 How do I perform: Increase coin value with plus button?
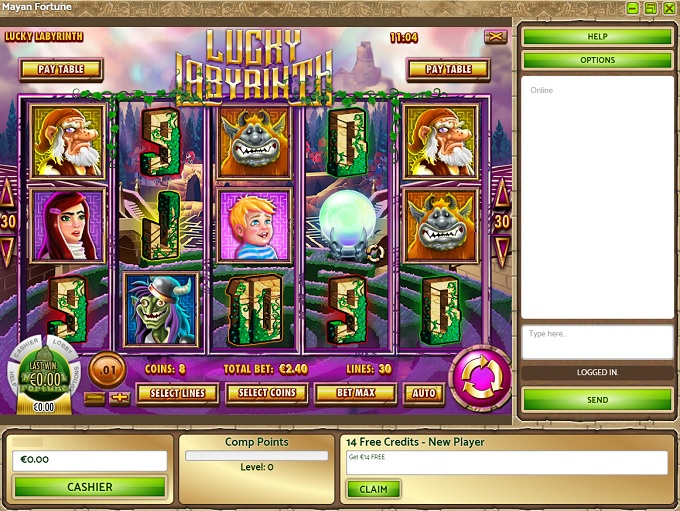point(120,398)
